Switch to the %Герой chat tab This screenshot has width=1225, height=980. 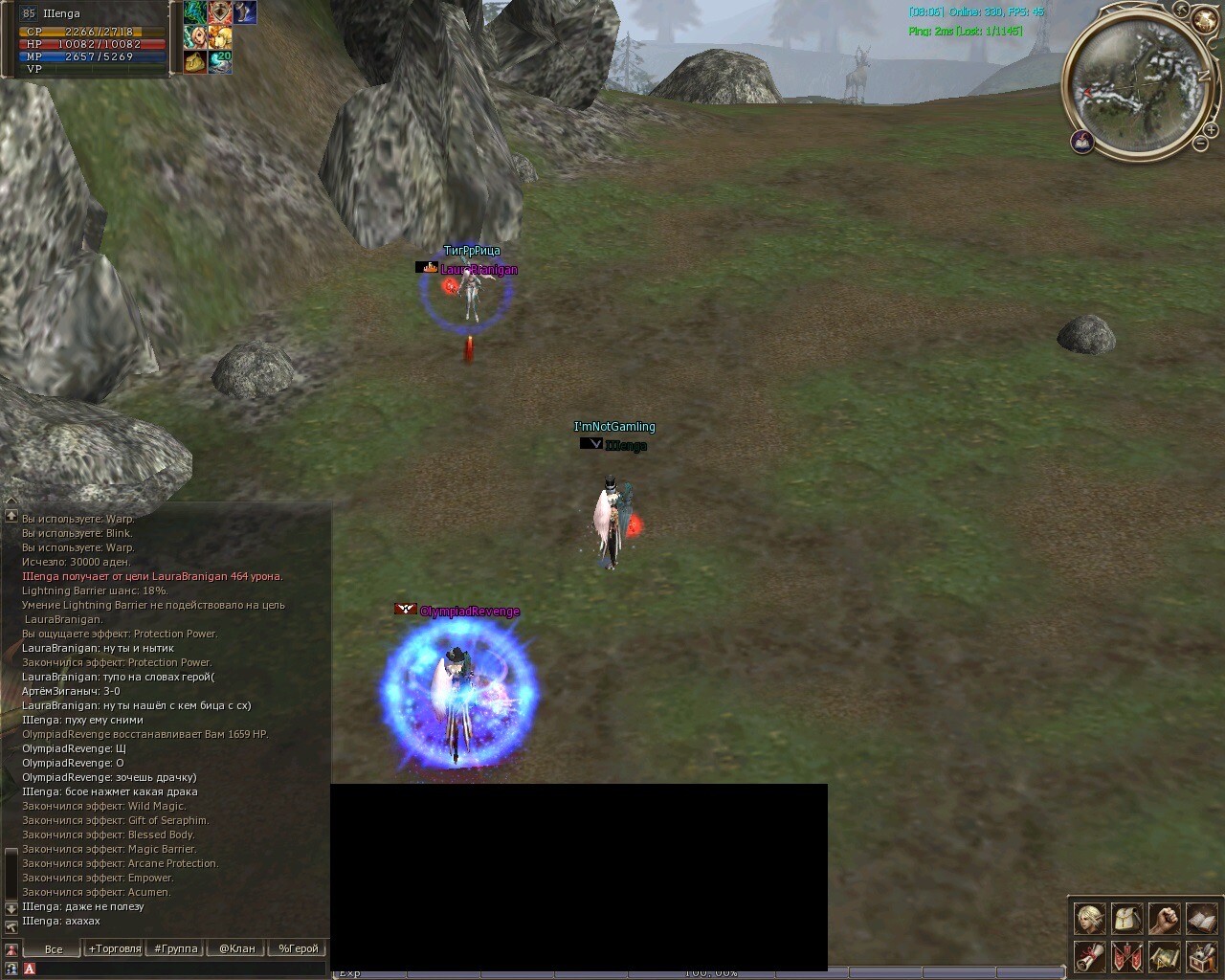(x=298, y=948)
